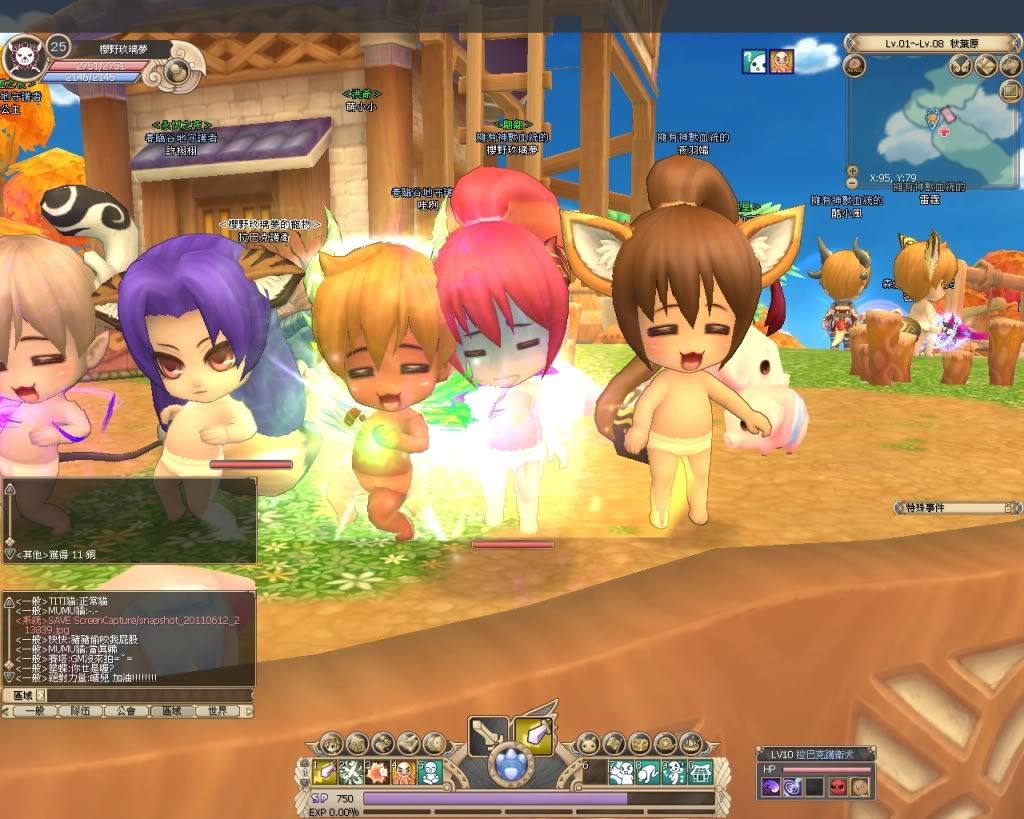The width and height of the screenshot is (1024, 819).
Task: Activate the shrine gate icon in slot 0
Action: tap(700, 771)
